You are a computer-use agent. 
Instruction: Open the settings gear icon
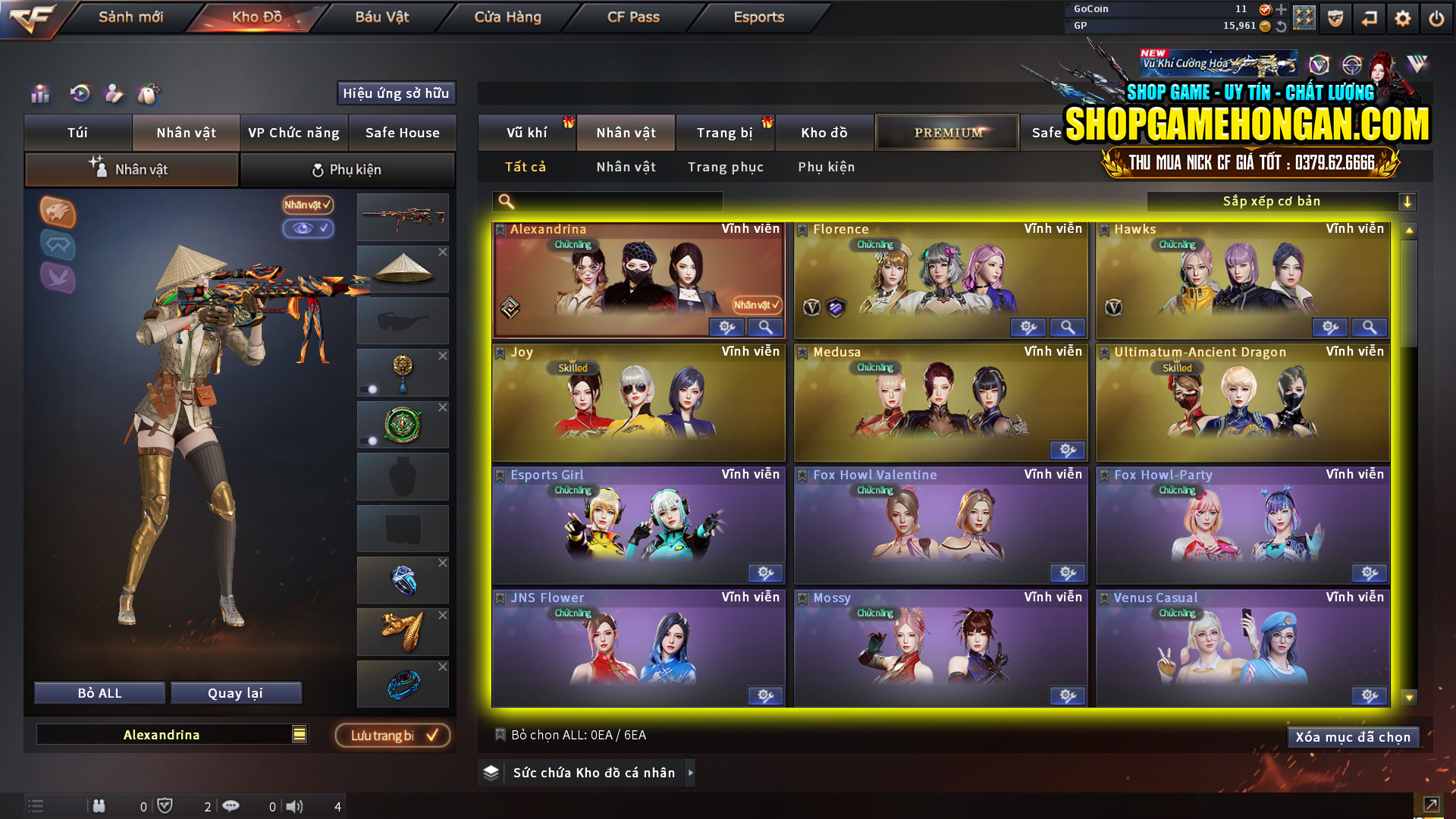[x=1402, y=17]
